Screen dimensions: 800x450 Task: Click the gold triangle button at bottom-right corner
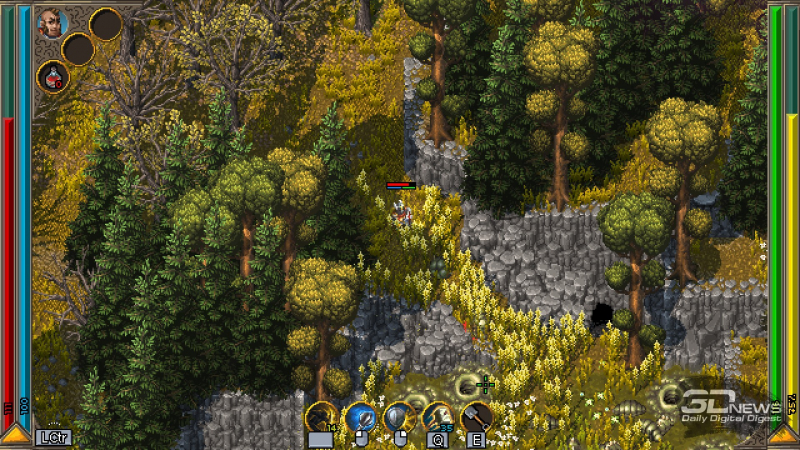785,435
